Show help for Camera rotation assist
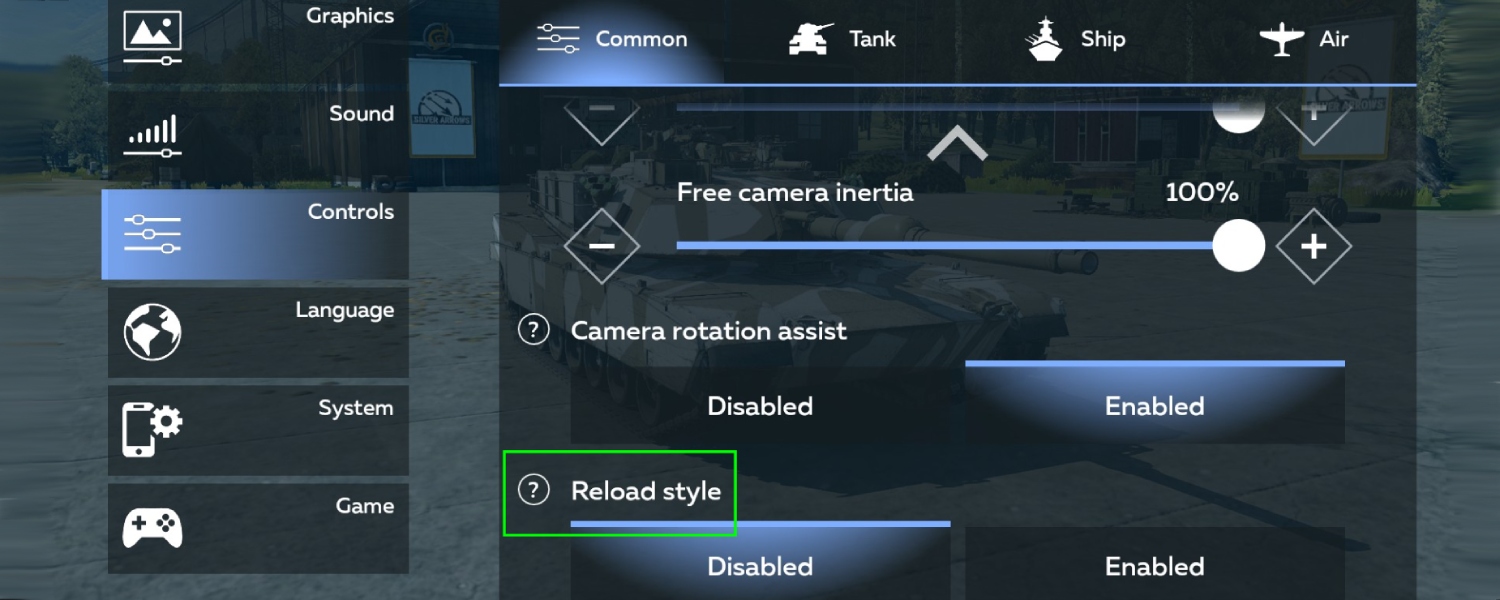Viewport: 1500px width, 600px height. [534, 330]
